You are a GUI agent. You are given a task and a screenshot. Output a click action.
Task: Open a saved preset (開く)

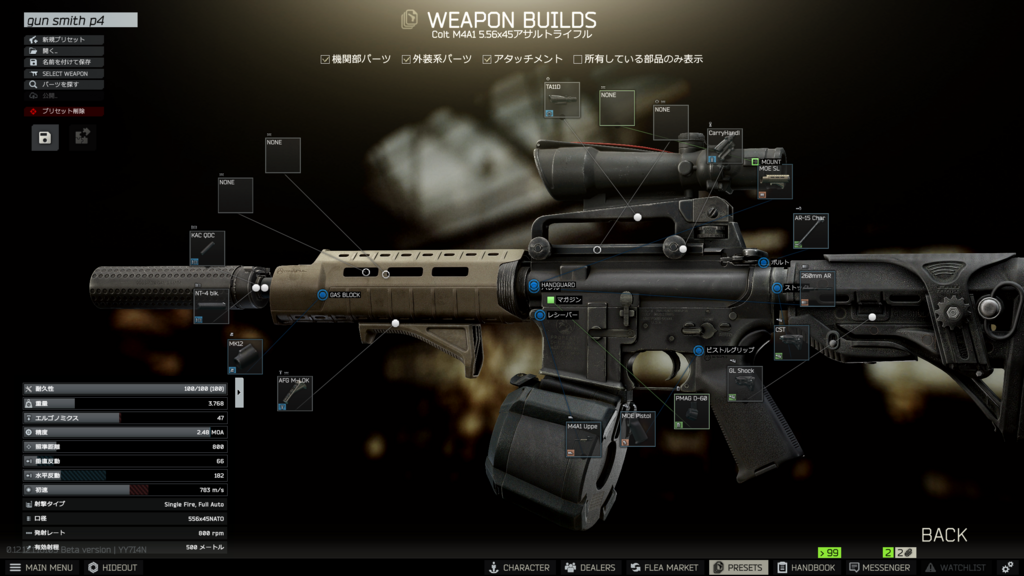(63, 51)
